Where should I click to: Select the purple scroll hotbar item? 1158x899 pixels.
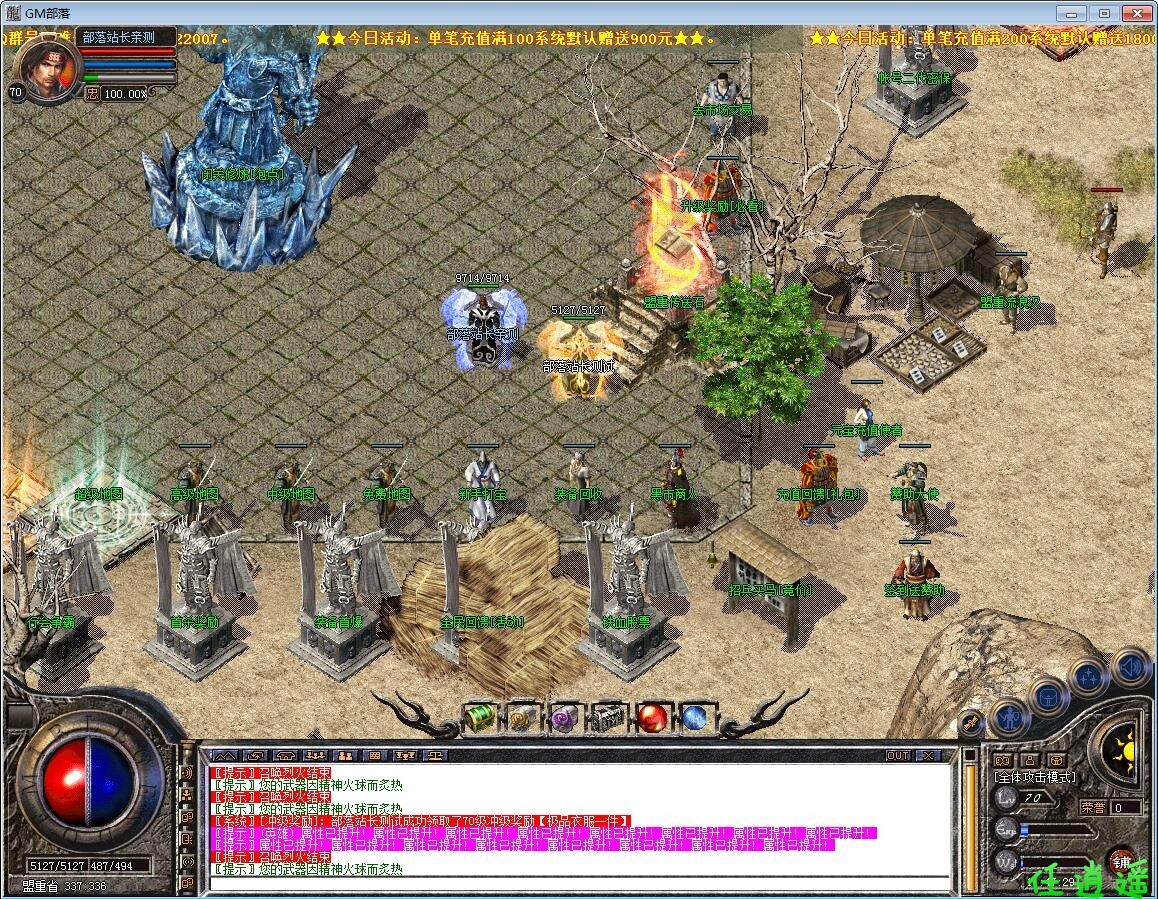coord(564,718)
